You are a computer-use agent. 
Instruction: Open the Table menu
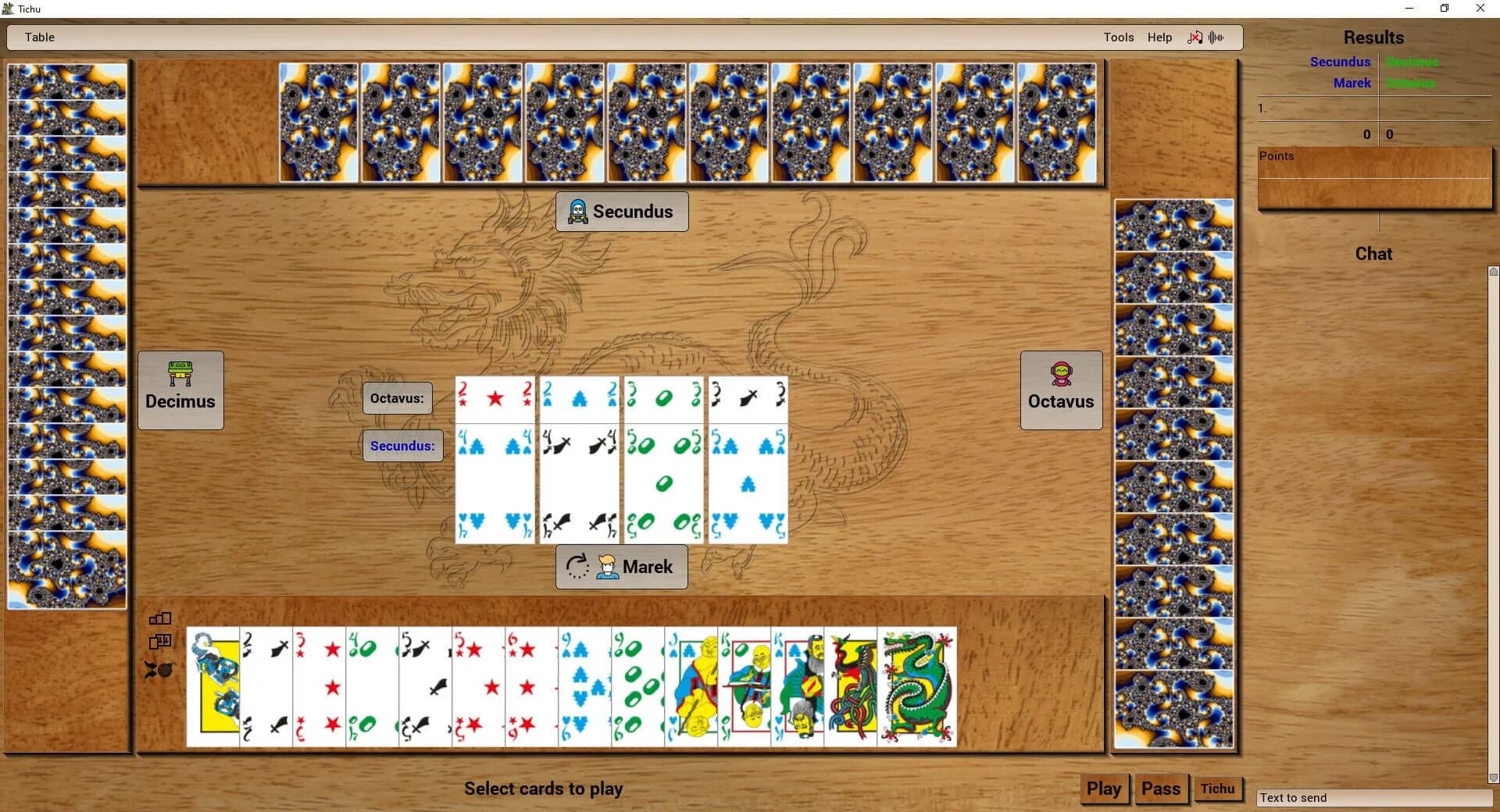click(x=39, y=37)
